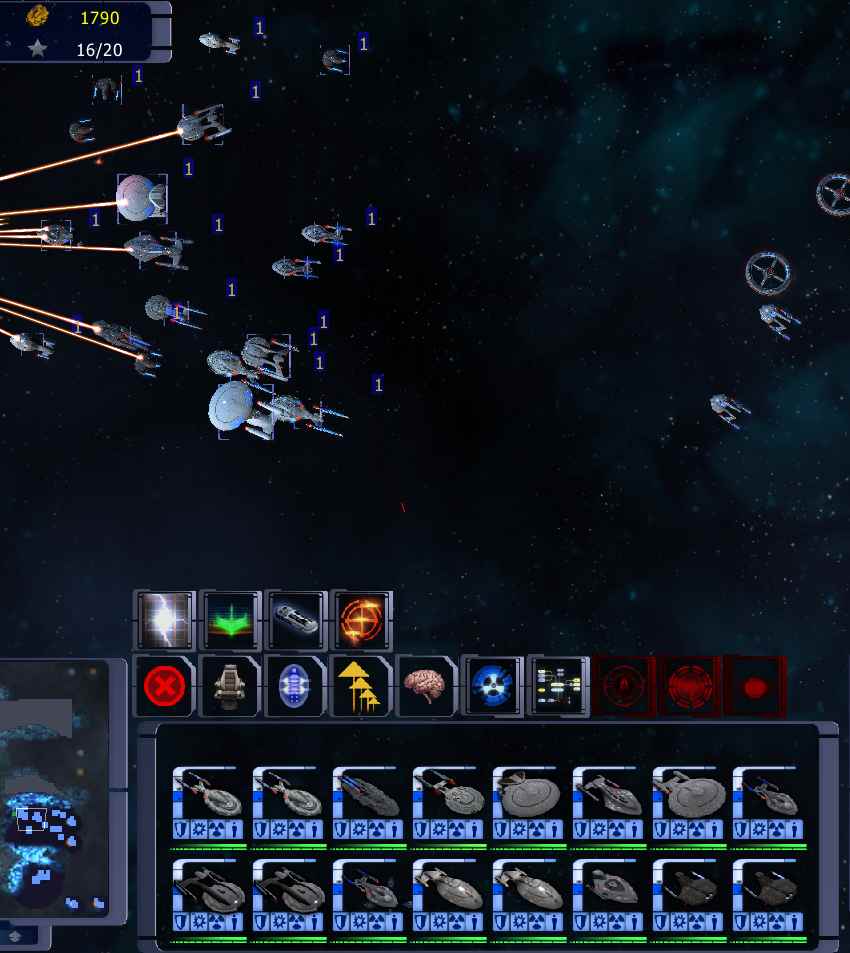The image size is (850, 953).
Task: Activate the orange targeting reticle ability
Action: click(361, 620)
